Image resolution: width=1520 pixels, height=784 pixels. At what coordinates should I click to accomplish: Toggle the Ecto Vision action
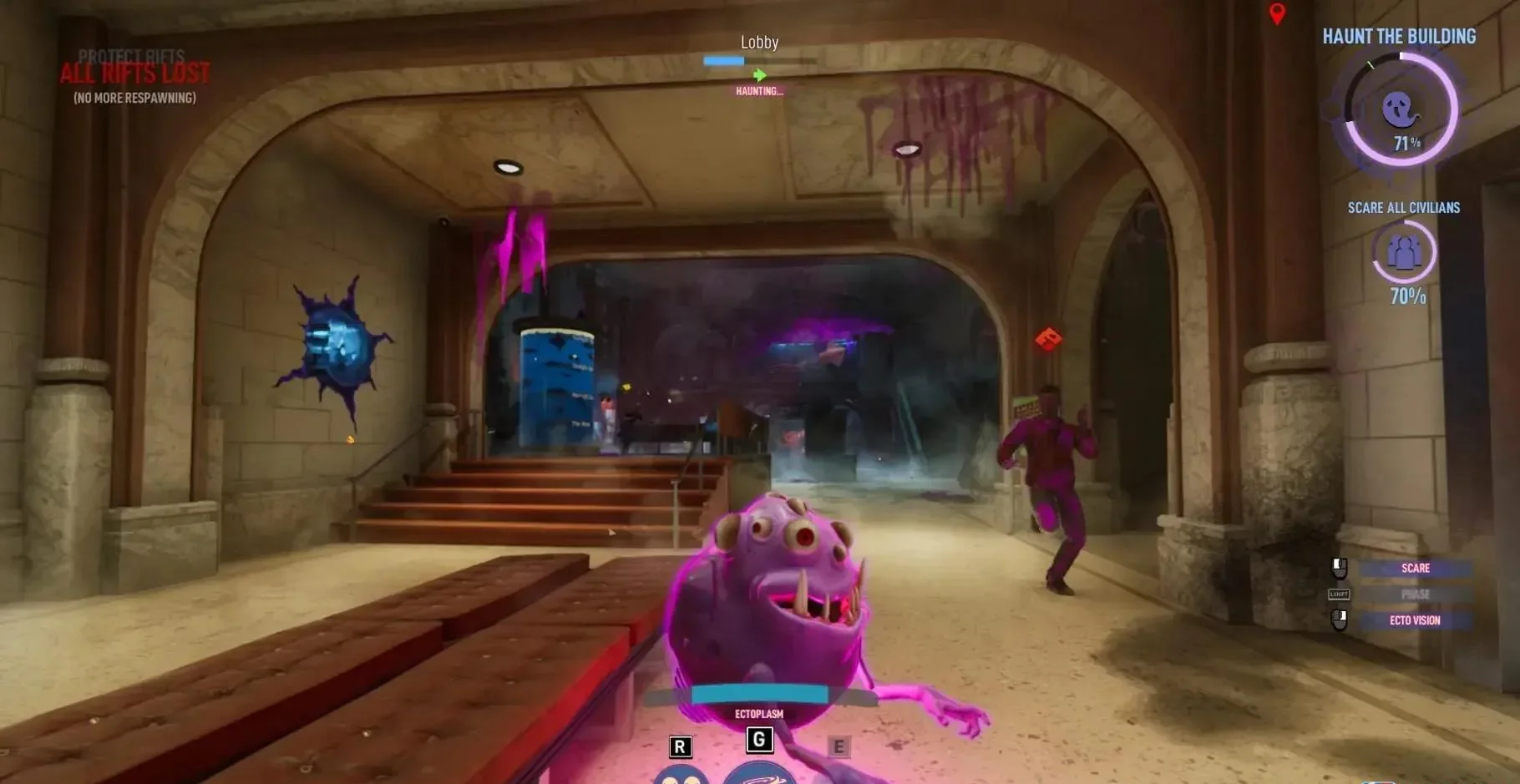(x=1415, y=620)
